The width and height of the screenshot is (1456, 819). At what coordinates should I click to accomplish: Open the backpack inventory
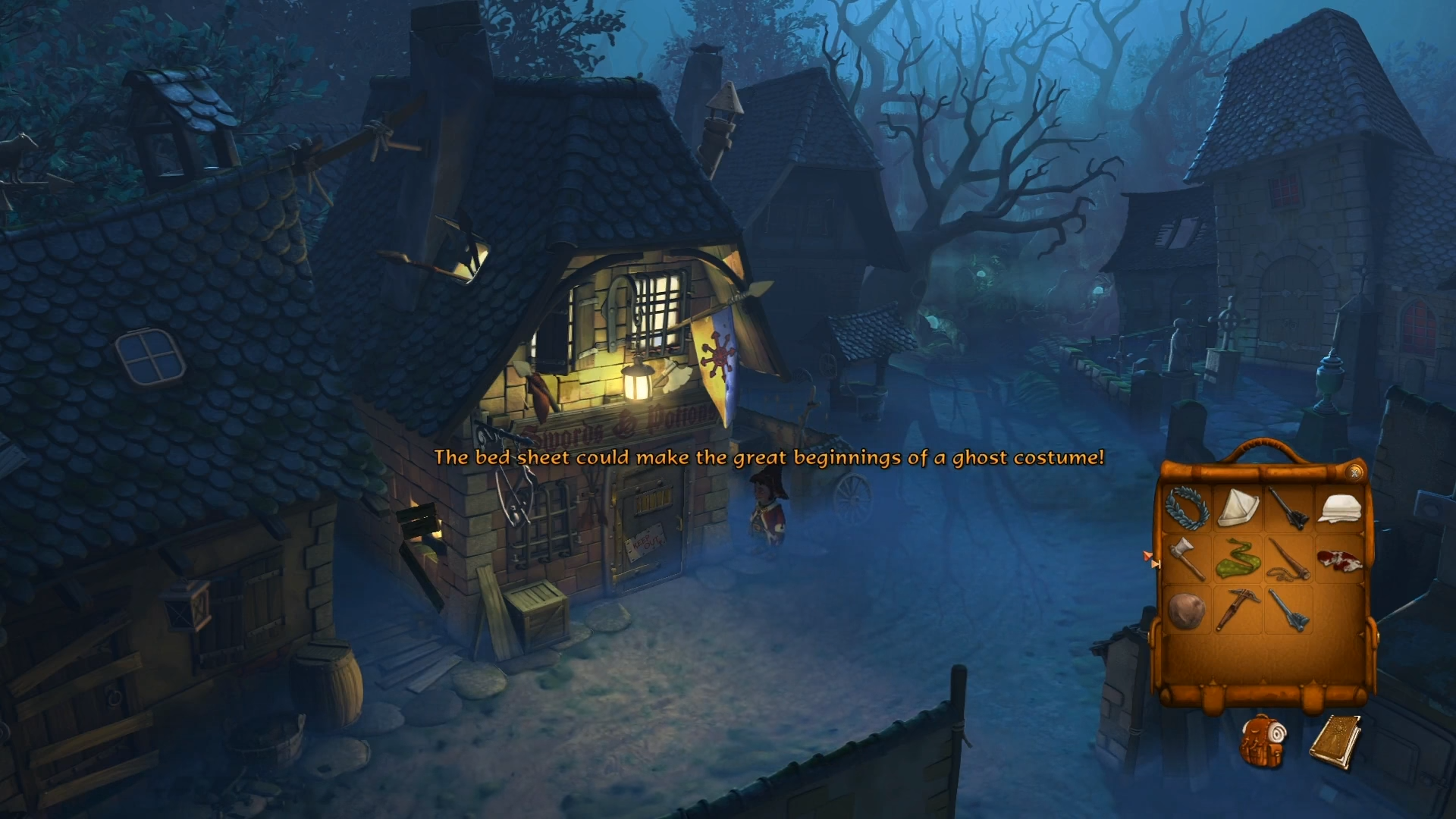click(x=1262, y=742)
